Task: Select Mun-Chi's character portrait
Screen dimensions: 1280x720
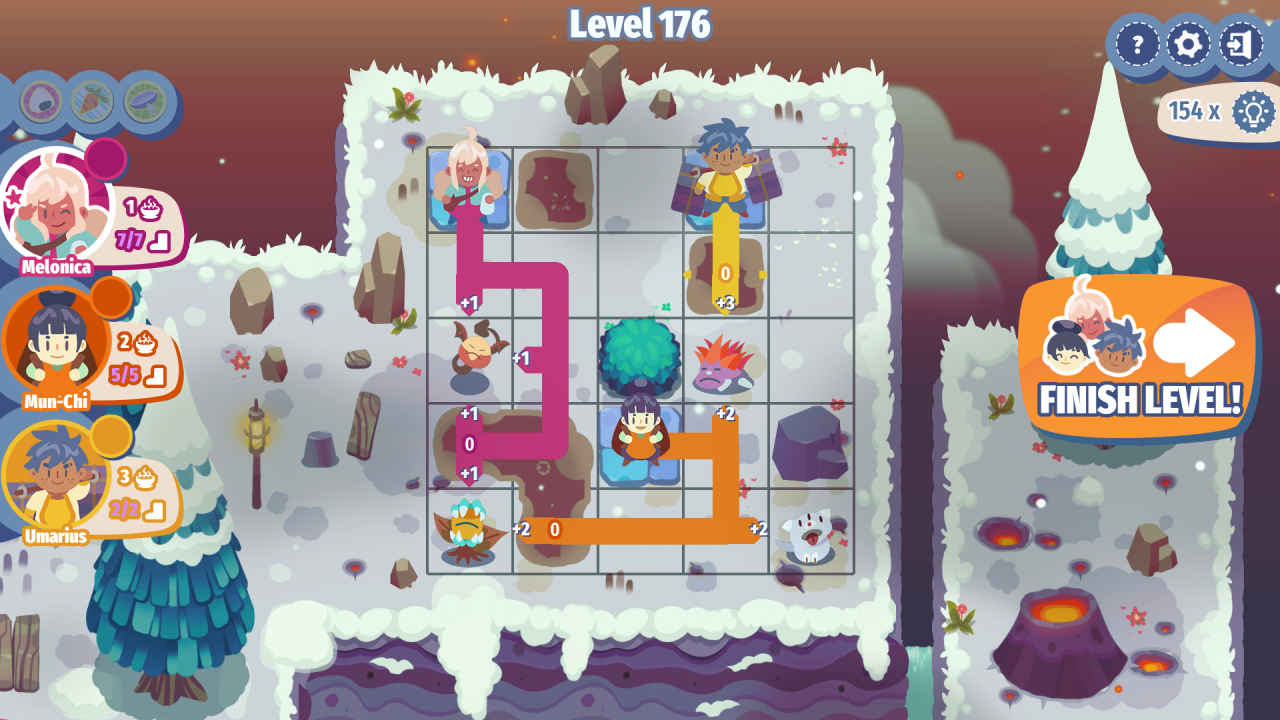Action: click(x=55, y=343)
